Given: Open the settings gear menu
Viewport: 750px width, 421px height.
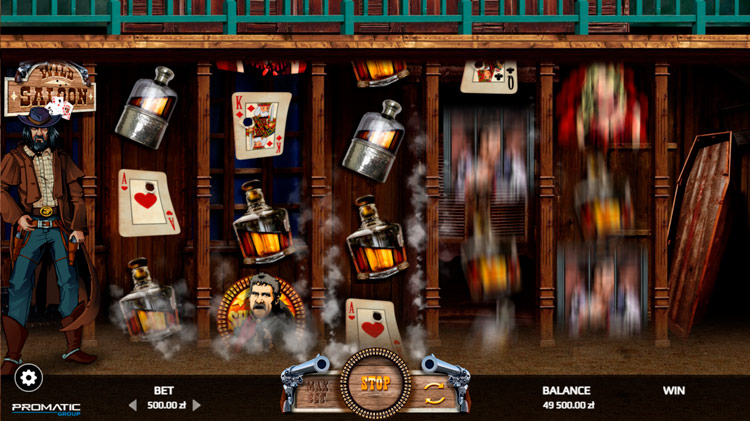Looking at the screenshot, I should 28,377.
